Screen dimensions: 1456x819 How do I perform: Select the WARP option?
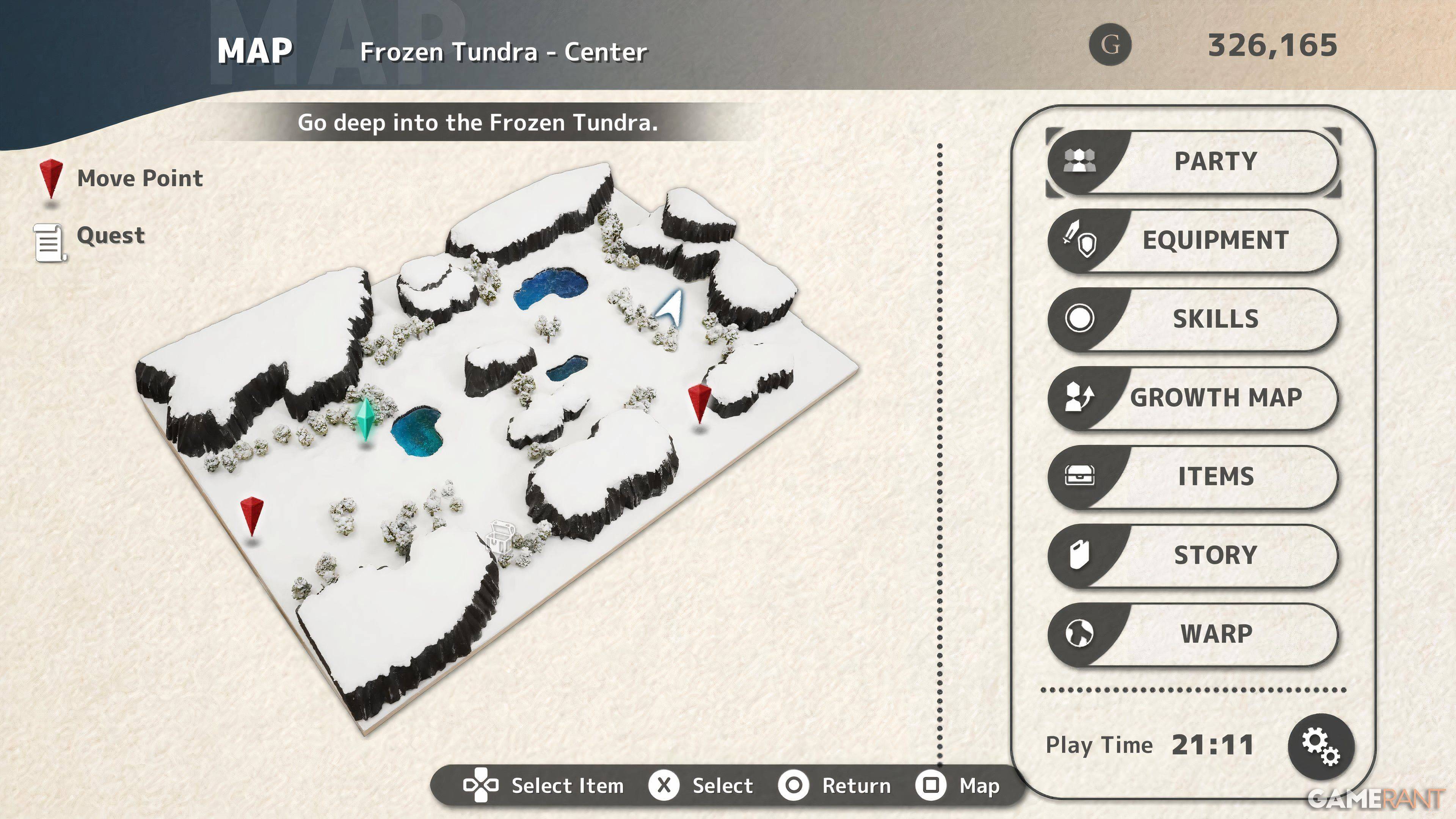point(1192,634)
